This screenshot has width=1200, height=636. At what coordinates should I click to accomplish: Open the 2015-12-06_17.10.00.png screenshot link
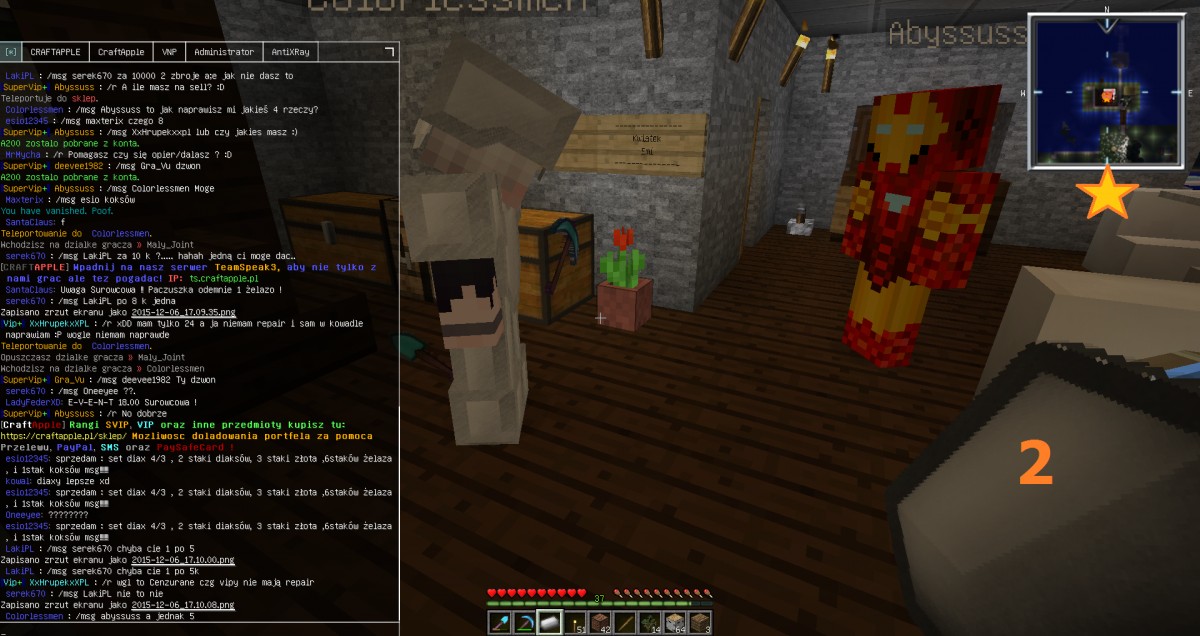[184, 561]
